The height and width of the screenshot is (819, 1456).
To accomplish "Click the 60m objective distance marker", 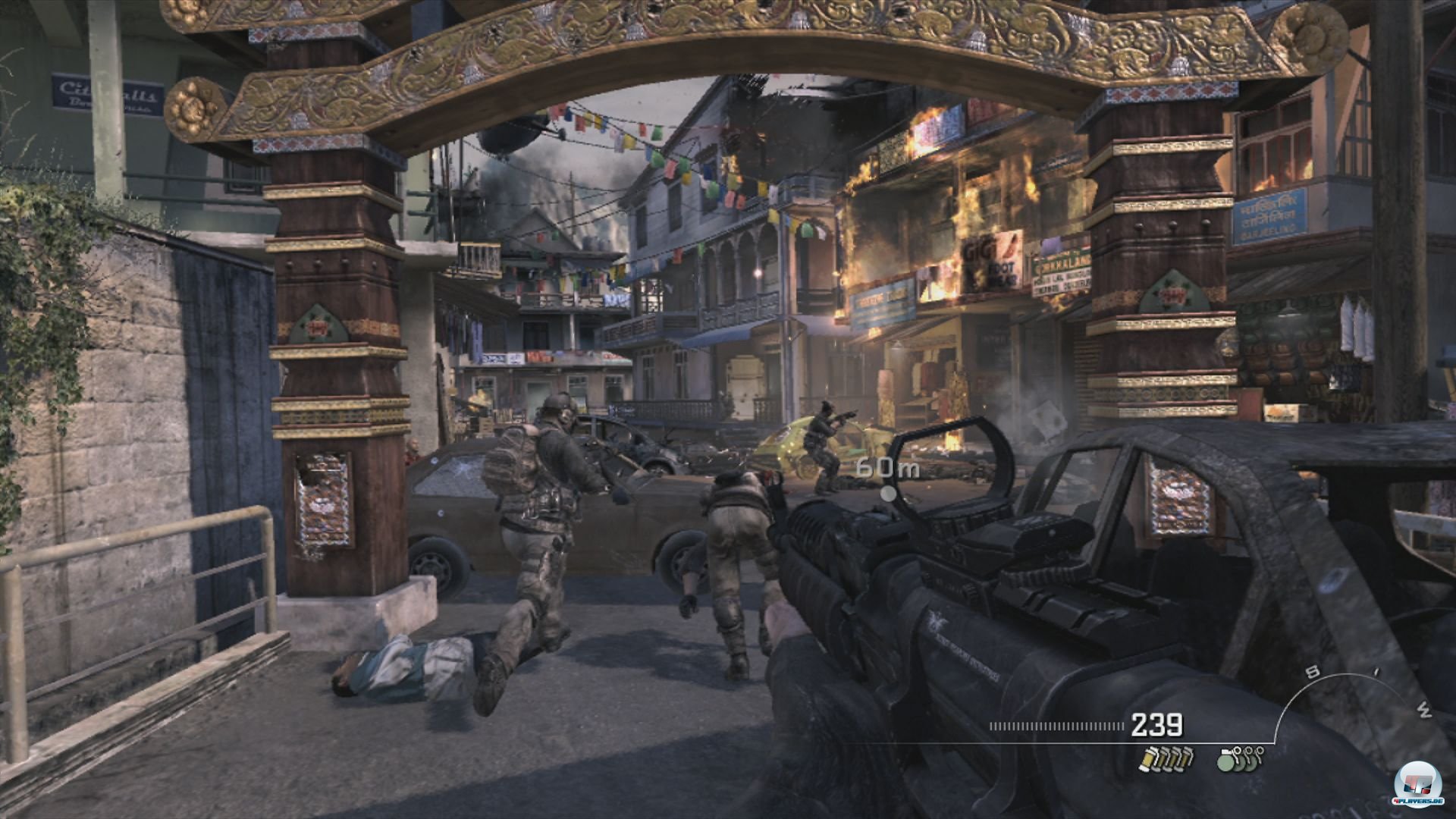I will (886, 469).
